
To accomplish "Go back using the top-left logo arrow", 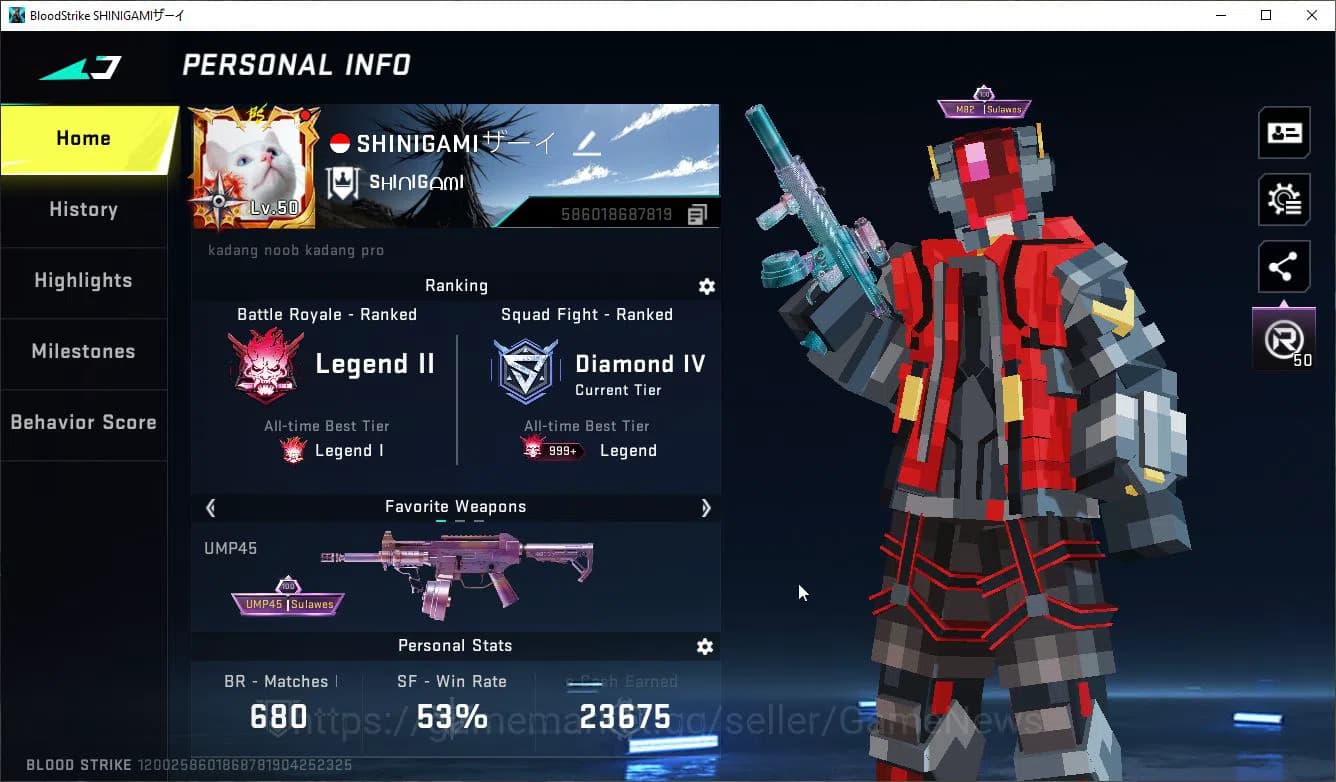I will point(81,68).
